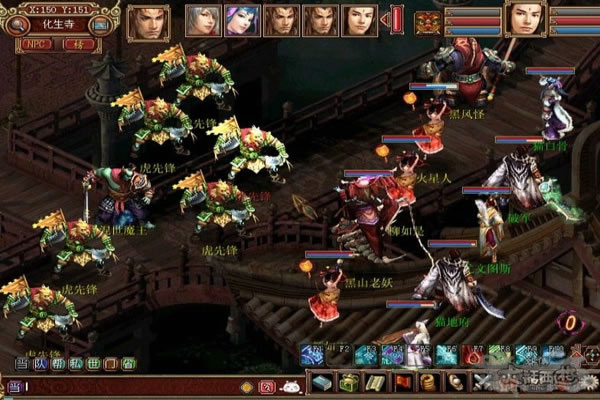This screenshot has height=400, width=600.
Task: Switch to the 私 private chat channel
Action: (x=75, y=364)
